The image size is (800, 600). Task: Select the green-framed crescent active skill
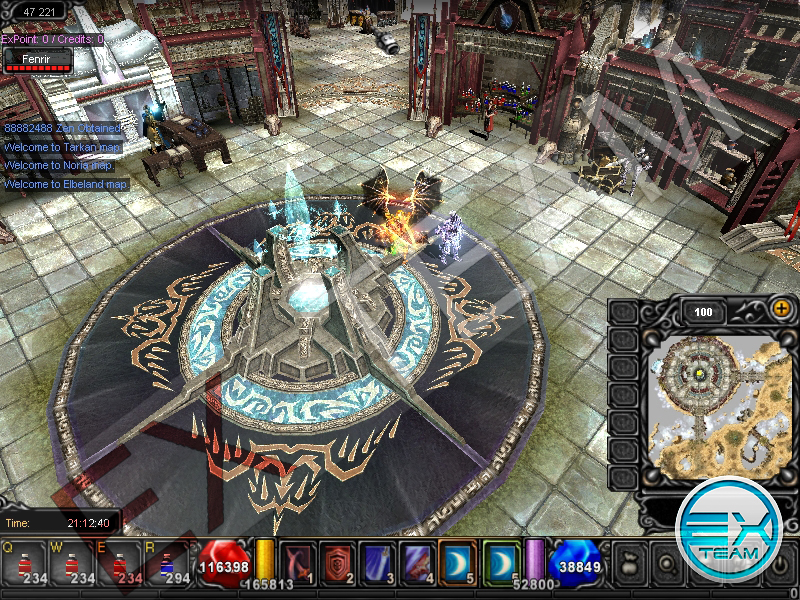click(x=502, y=561)
